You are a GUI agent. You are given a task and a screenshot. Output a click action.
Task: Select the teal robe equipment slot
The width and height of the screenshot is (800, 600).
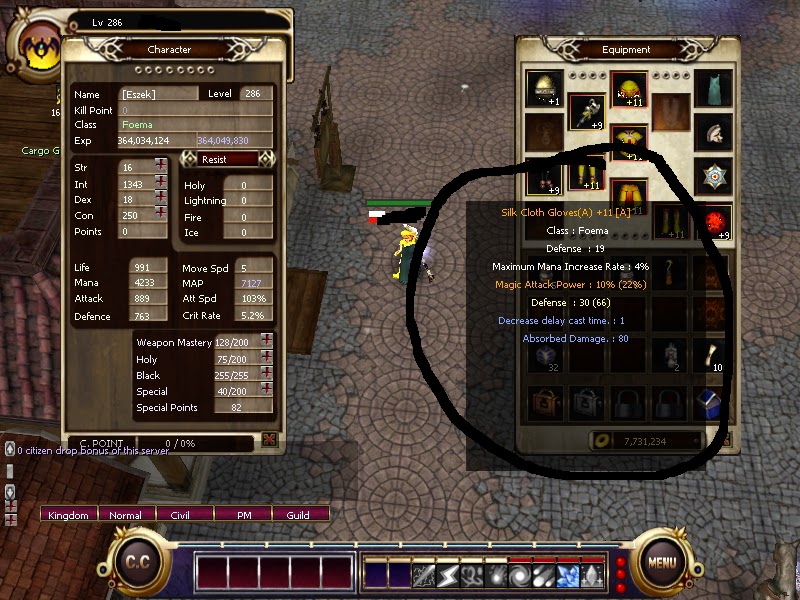coord(714,87)
